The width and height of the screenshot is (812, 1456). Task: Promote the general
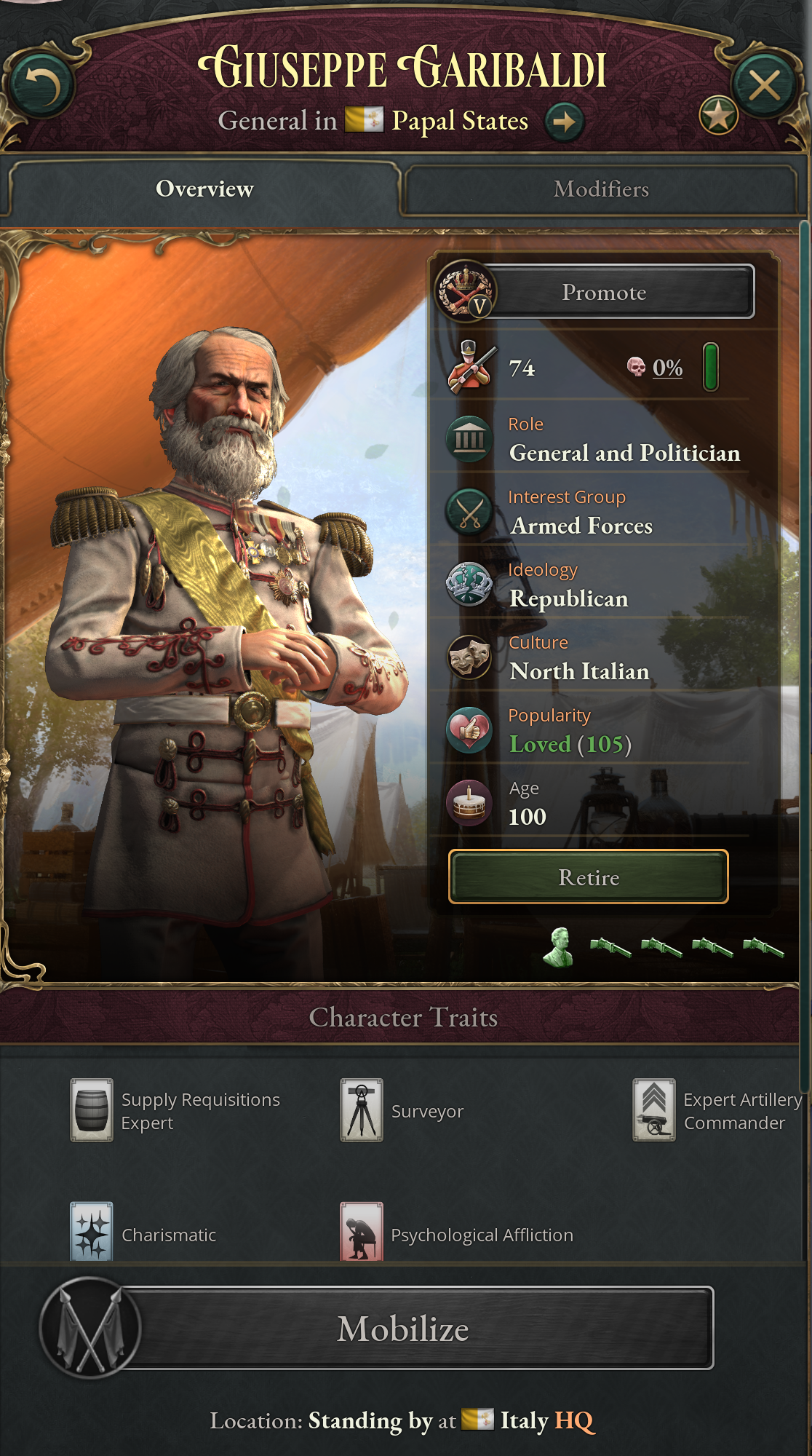604,293
